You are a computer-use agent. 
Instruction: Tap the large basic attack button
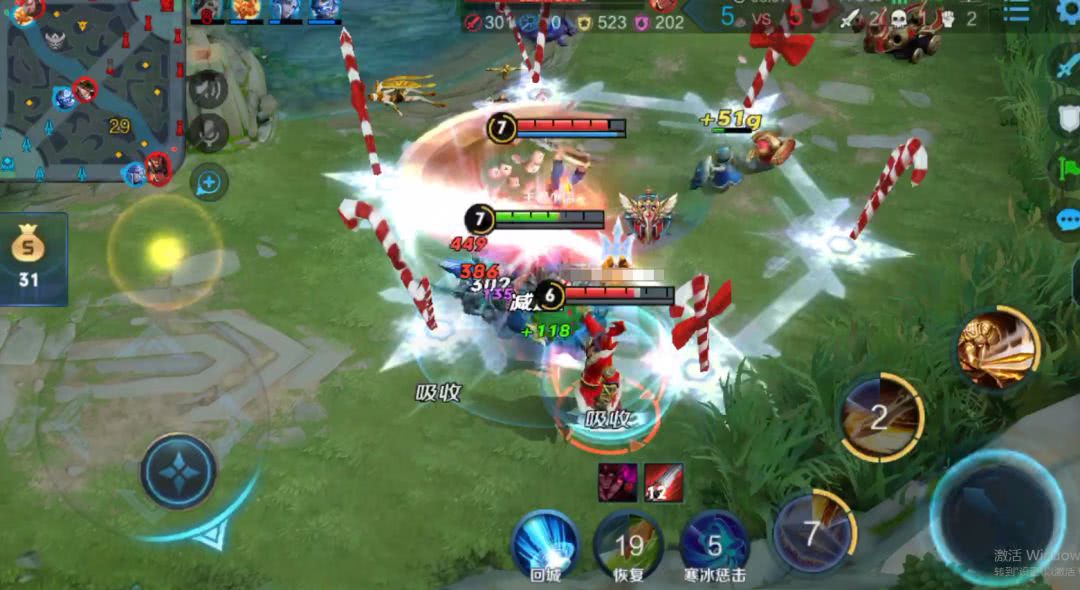998,516
